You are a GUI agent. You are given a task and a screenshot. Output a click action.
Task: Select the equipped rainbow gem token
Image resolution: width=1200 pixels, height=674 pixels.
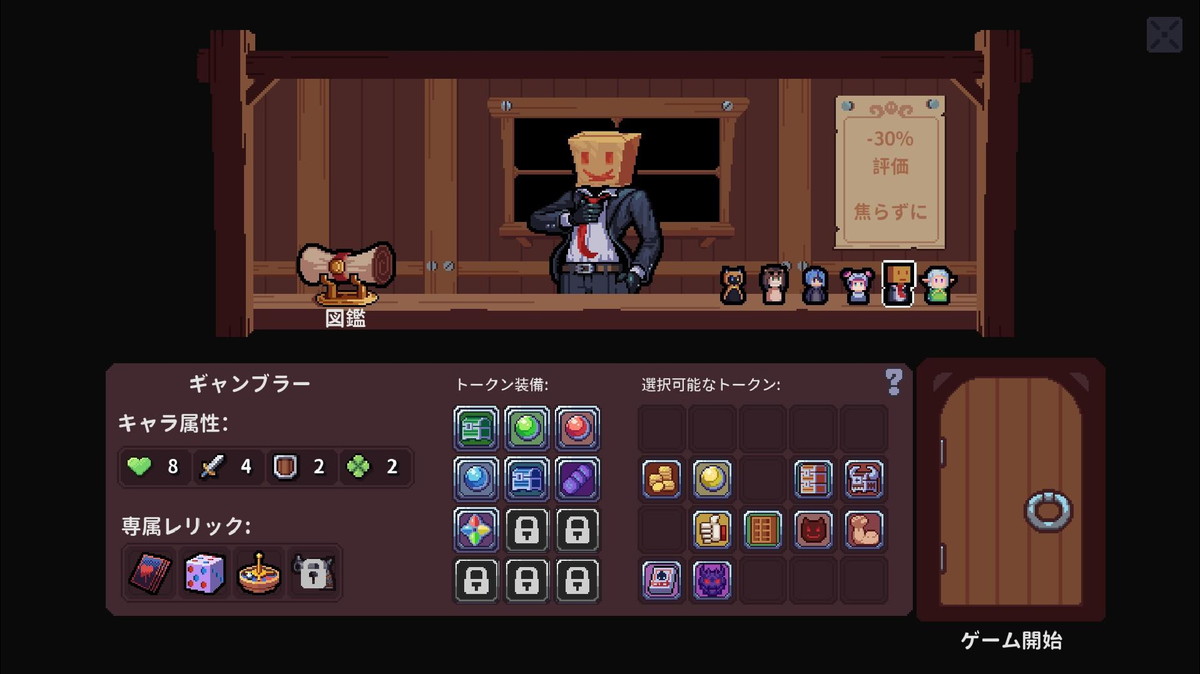pos(476,529)
